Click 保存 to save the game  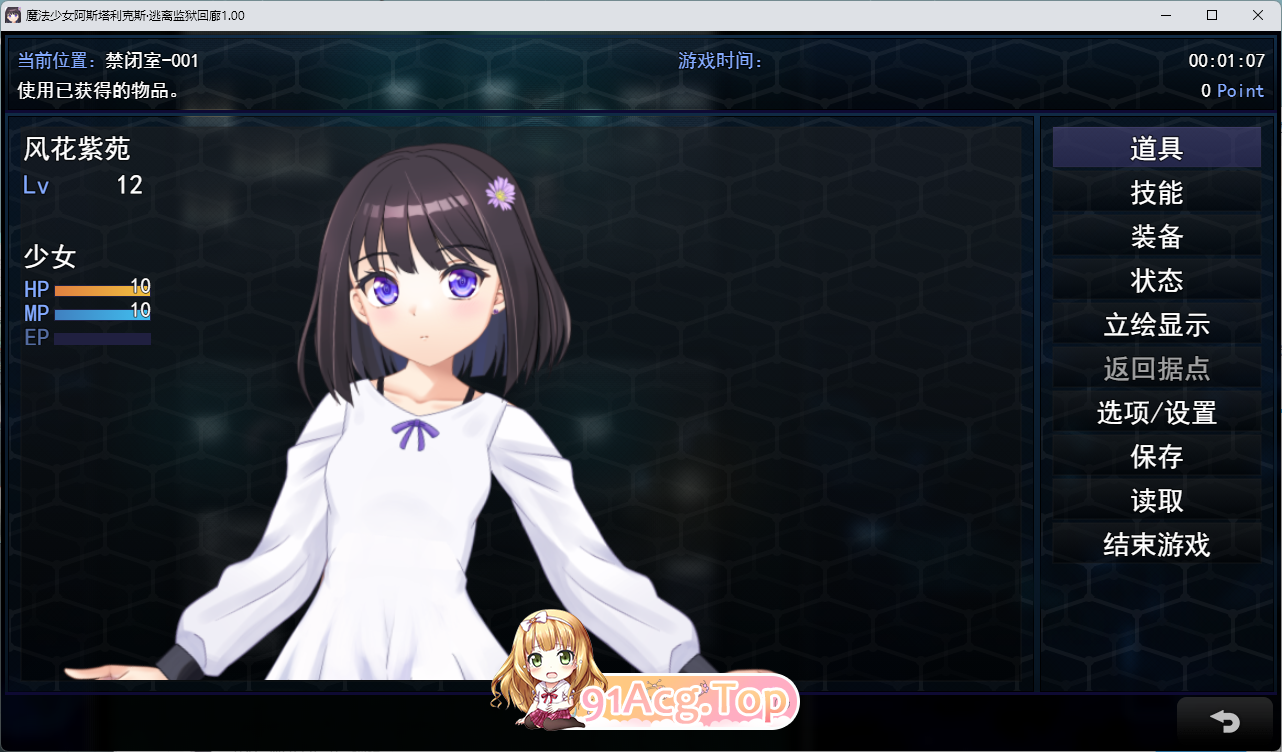click(1156, 456)
